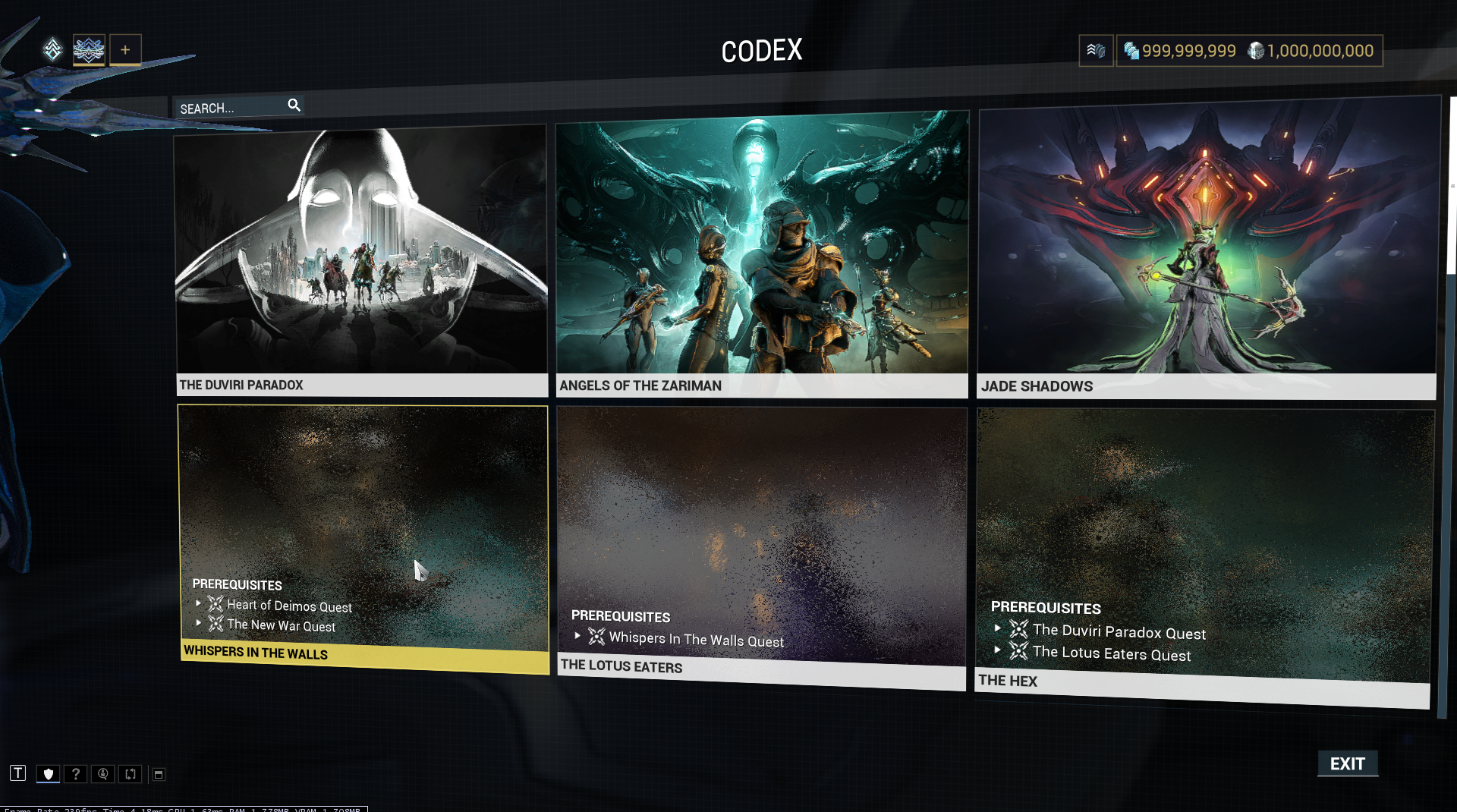The height and width of the screenshot is (812, 1457).
Task: Click the player search icon in bottom toolbar
Action: point(103,774)
